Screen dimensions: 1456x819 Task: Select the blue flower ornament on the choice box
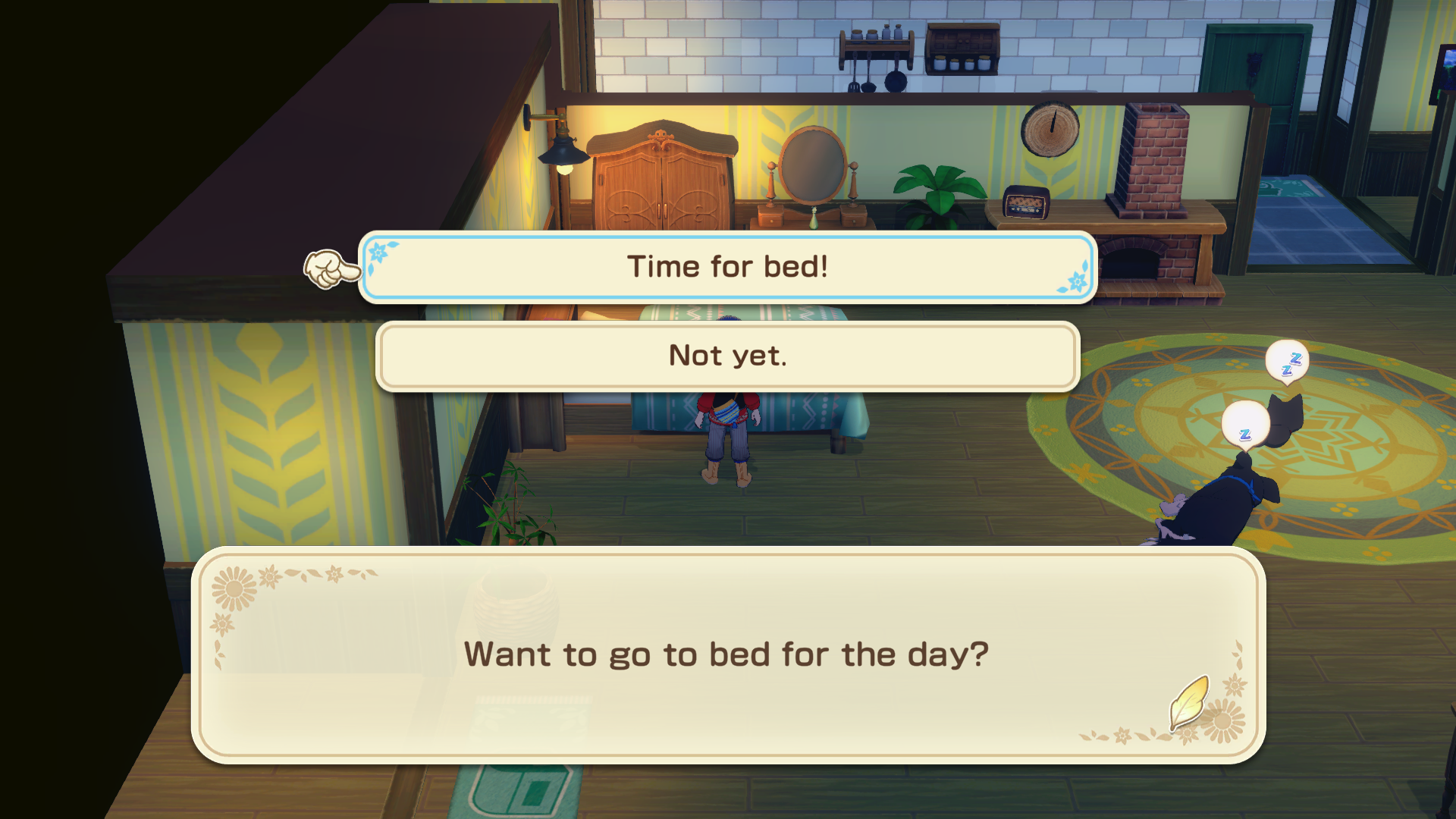(380, 251)
